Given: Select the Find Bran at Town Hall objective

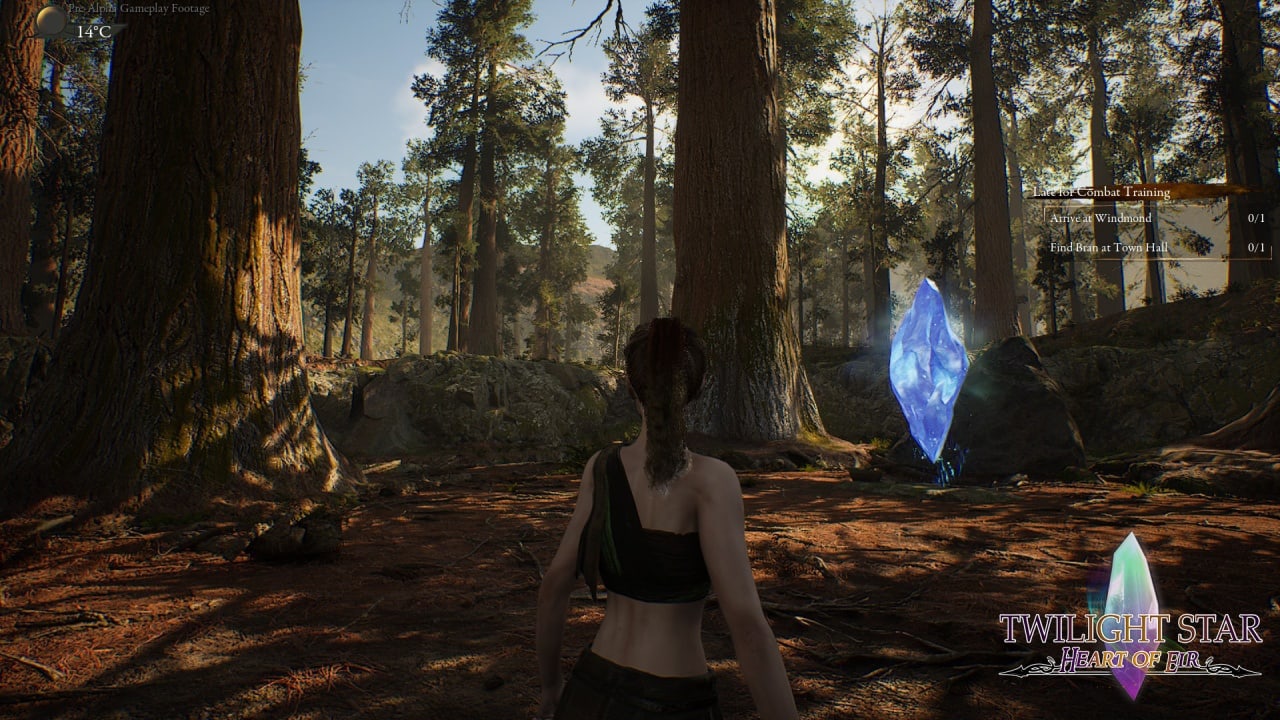Looking at the screenshot, I should (1108, 247).
